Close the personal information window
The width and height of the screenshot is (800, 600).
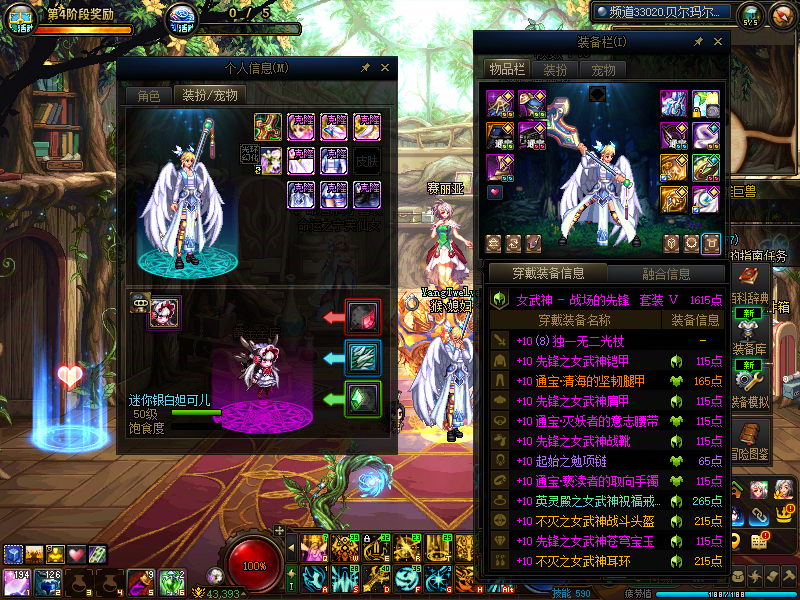coord(385,68)
